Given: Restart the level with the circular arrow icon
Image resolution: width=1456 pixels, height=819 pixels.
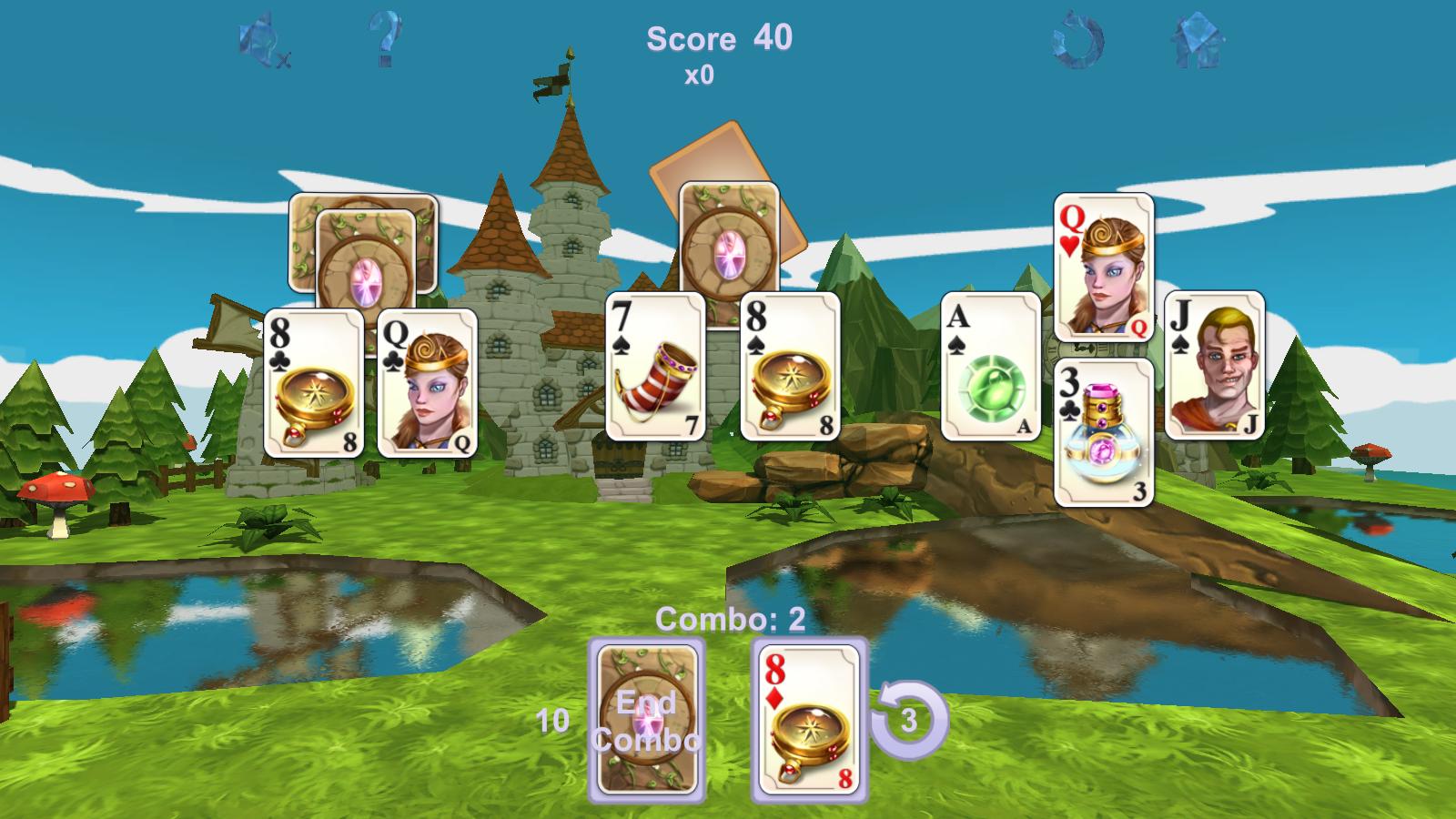Looking at the screenshot, I should click(x=1077, y=38).
